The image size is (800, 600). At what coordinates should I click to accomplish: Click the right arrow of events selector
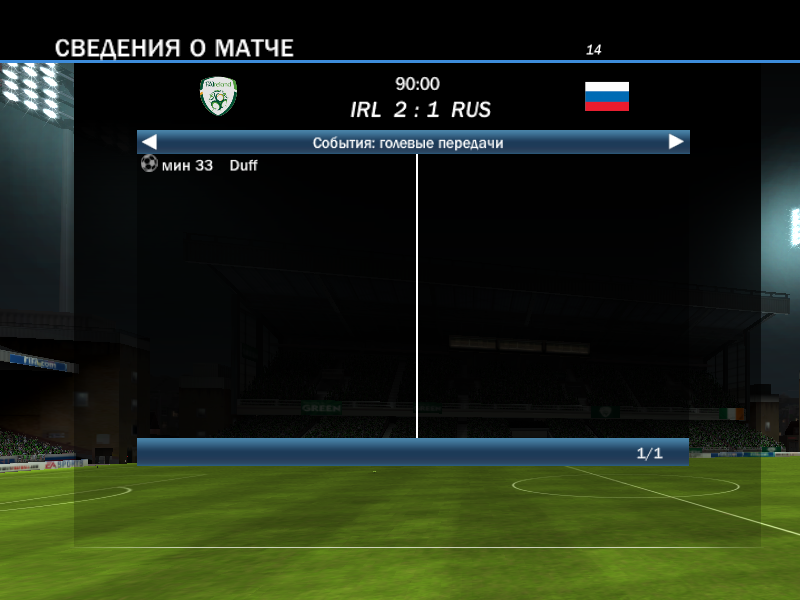(676, 142)
